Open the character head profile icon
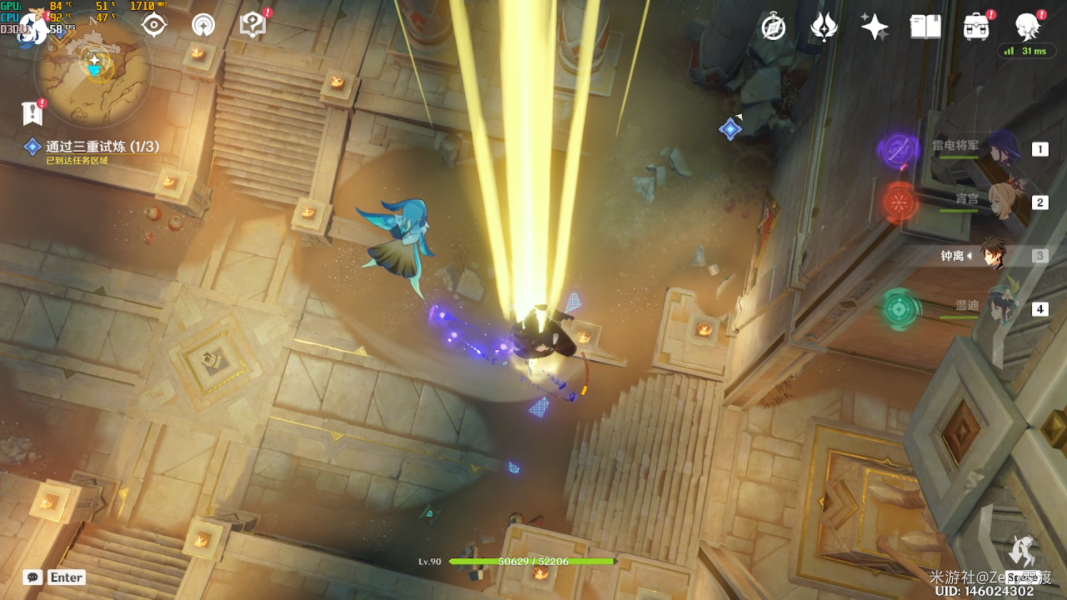The image size is (1067, 600). (1027, 25)
